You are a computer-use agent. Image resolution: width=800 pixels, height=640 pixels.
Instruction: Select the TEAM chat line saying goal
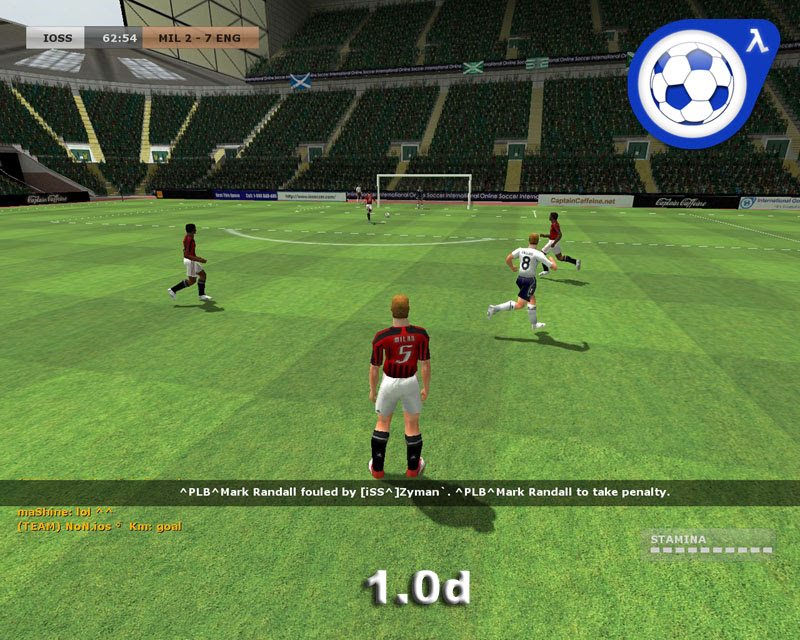(99, 525)
